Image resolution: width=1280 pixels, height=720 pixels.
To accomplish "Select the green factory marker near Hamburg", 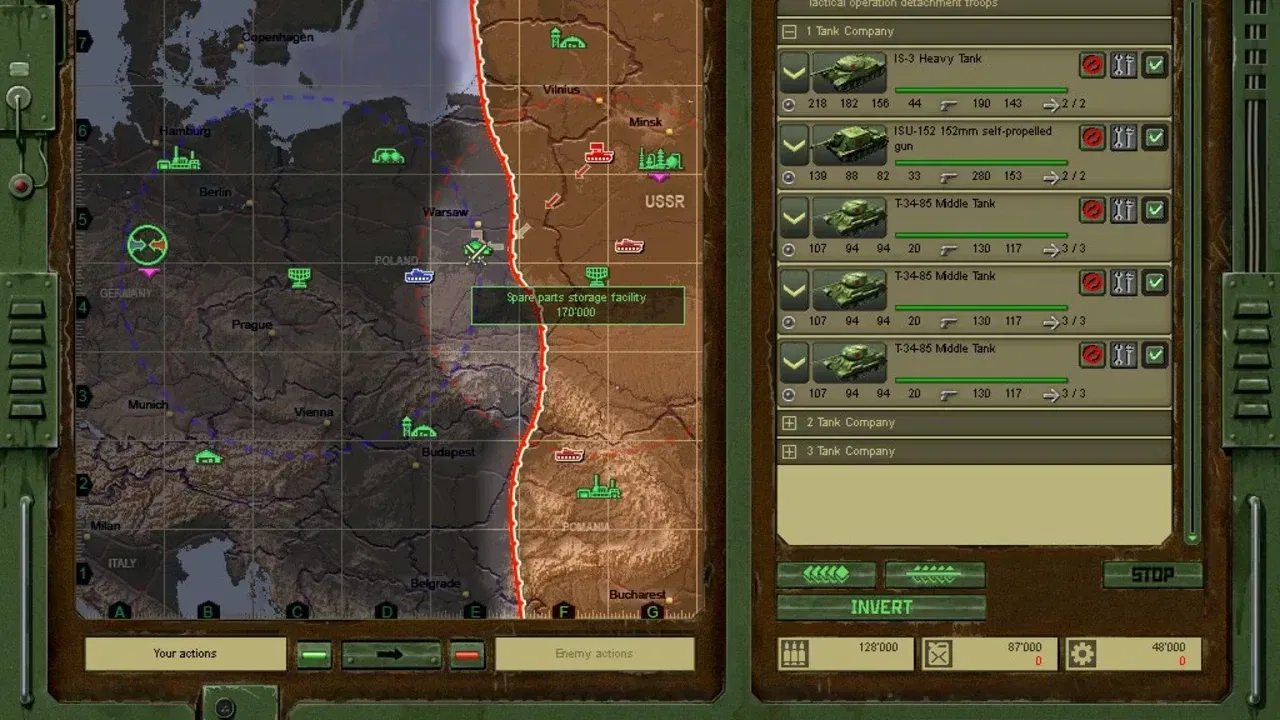I will tap(178, 158).
